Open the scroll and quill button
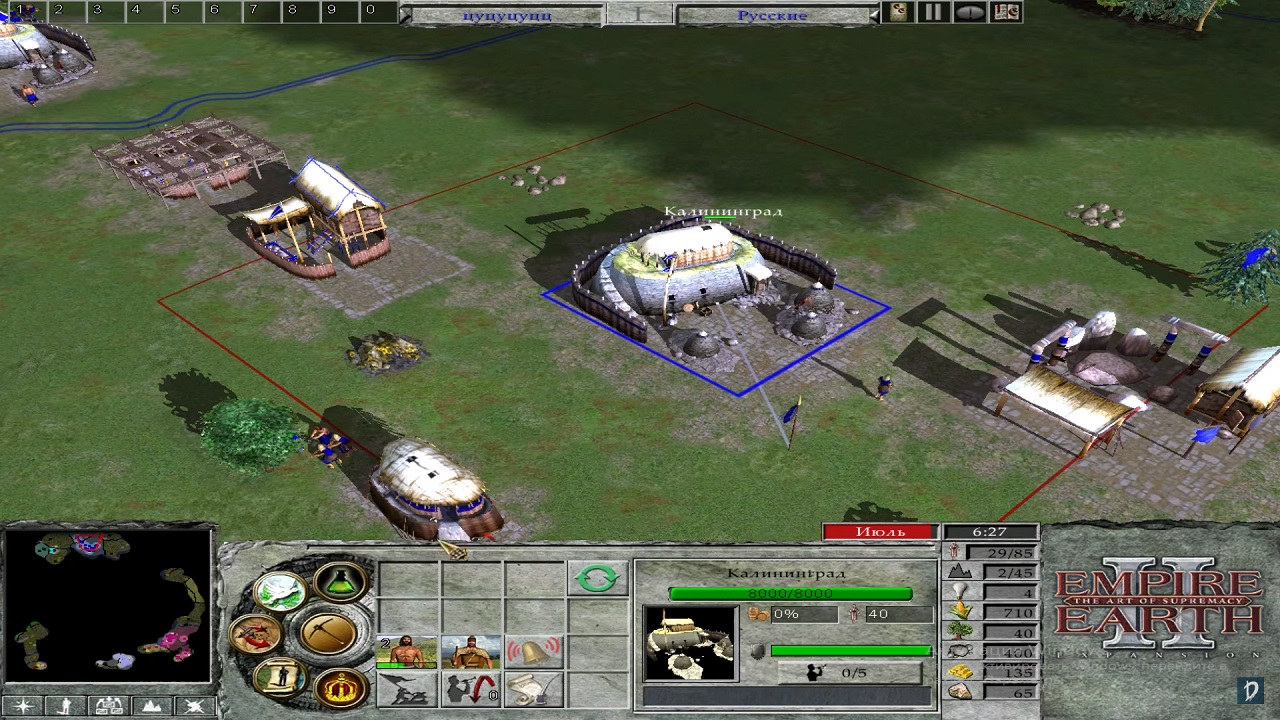 (x=533, y=689)
